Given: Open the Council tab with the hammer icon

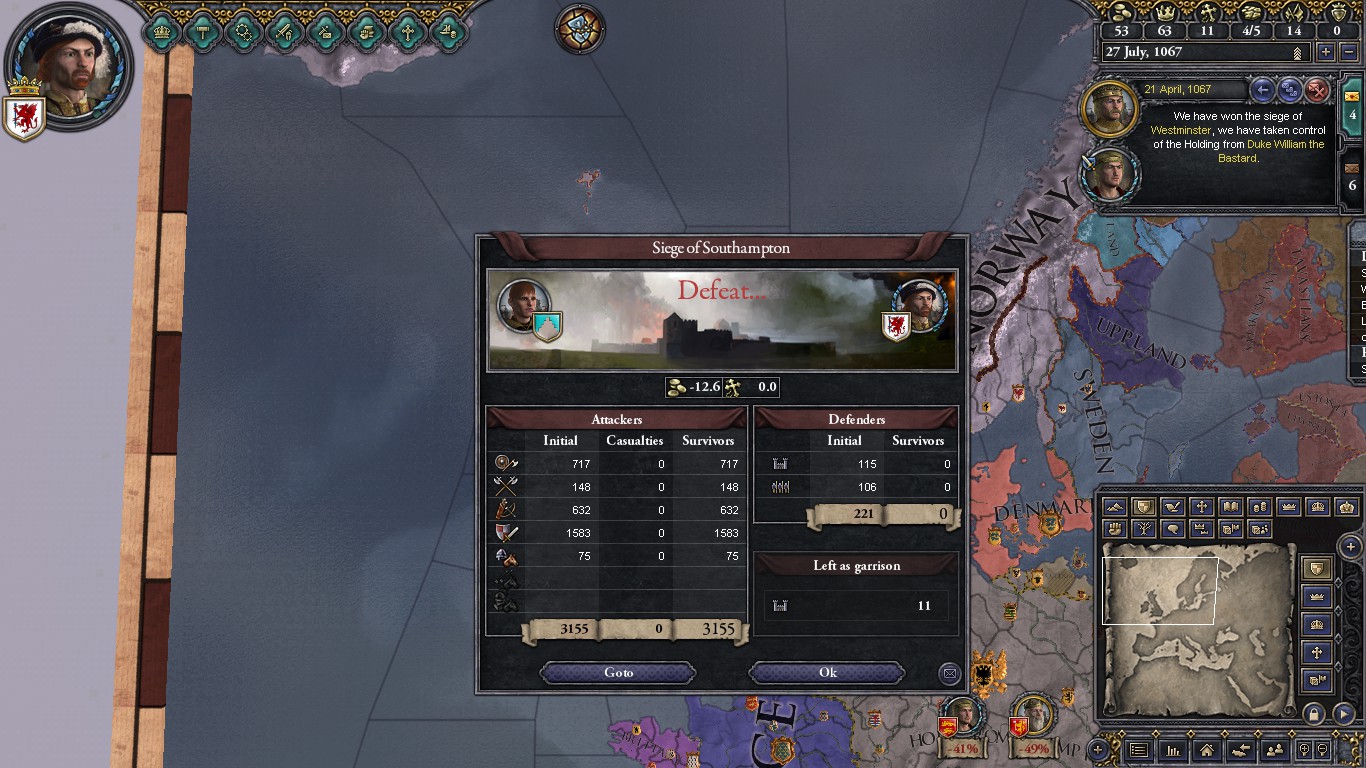Looking at the screenshot, I should (x=203, y=31).
